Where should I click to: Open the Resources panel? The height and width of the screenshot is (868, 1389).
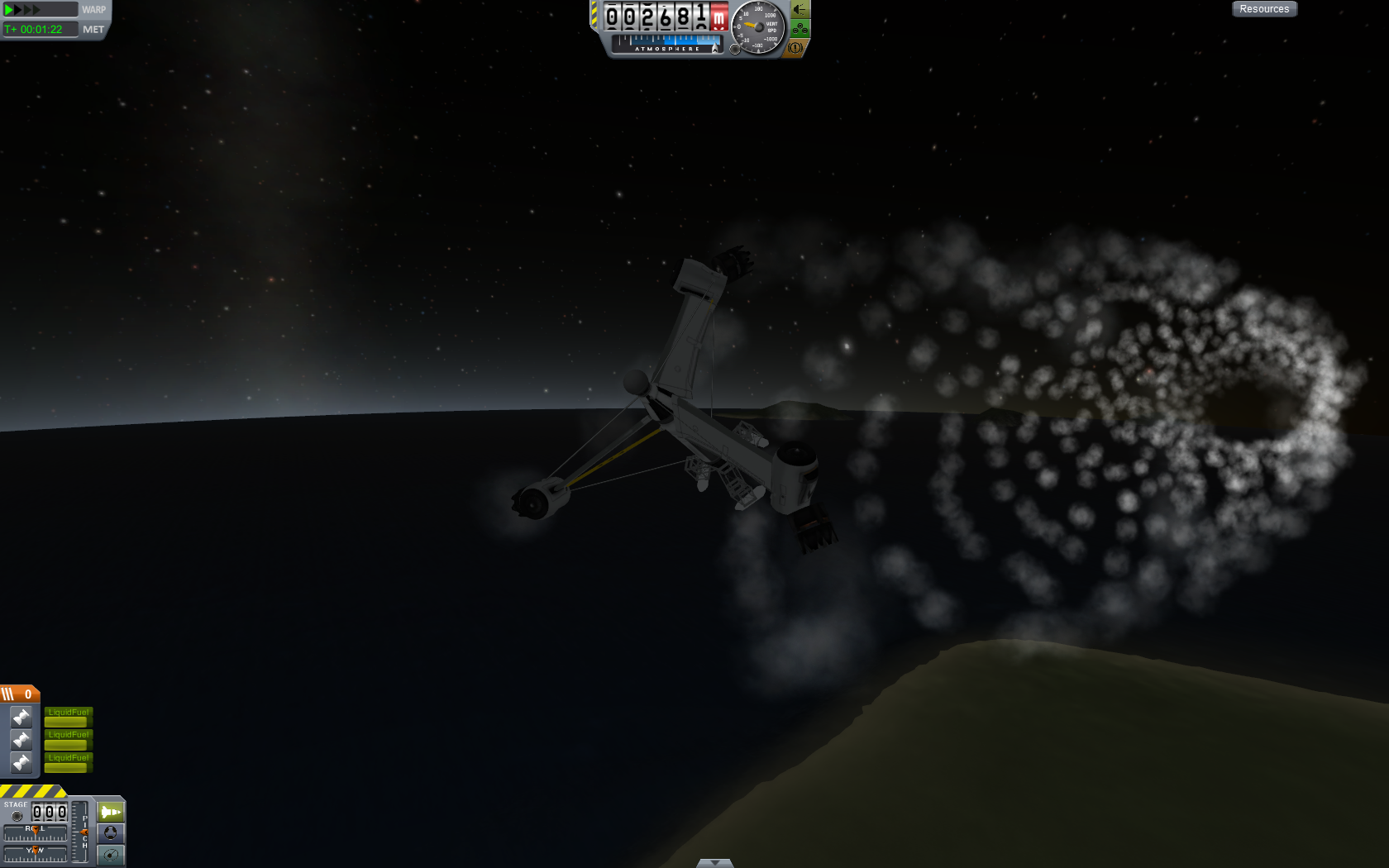pos(1264,9)
